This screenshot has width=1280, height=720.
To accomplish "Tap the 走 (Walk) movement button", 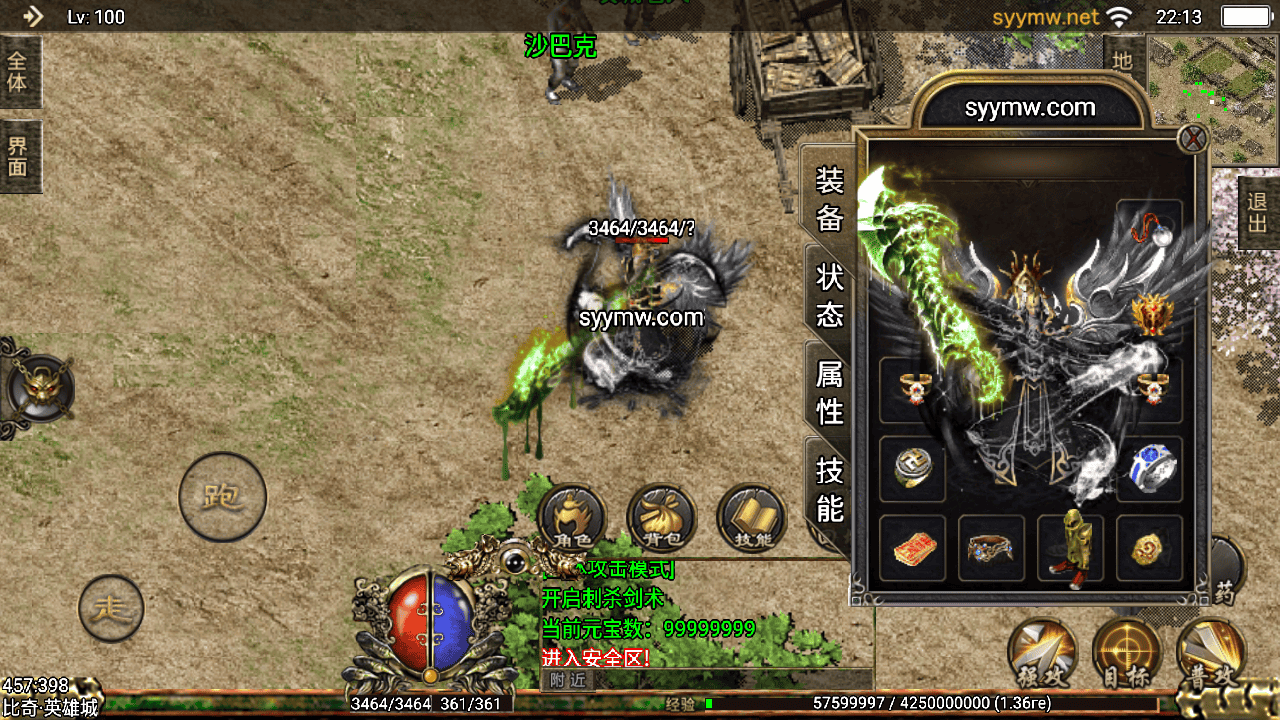I will click(111, 607).
